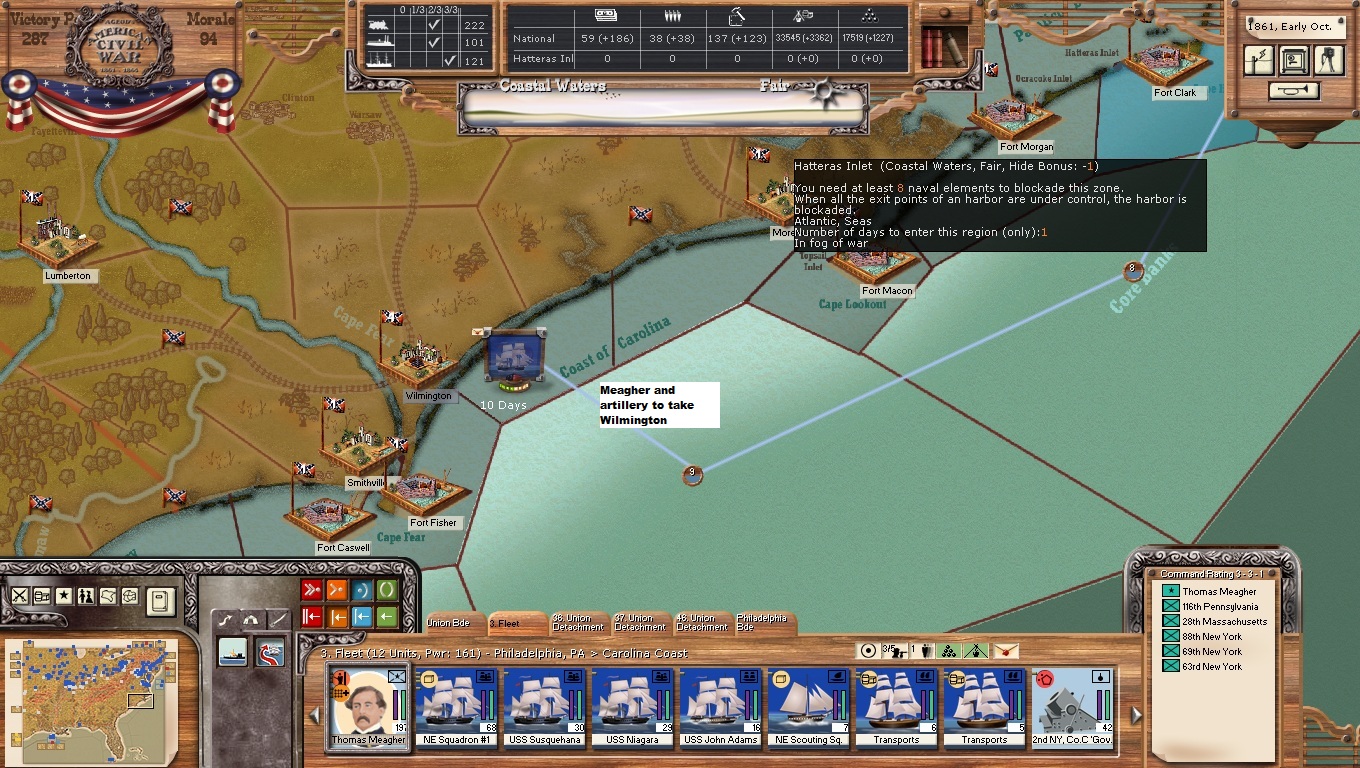Select the NE Squadron #1 unit card
The width and height of the screenshot is (1360, 768).
tap(457, 706)
